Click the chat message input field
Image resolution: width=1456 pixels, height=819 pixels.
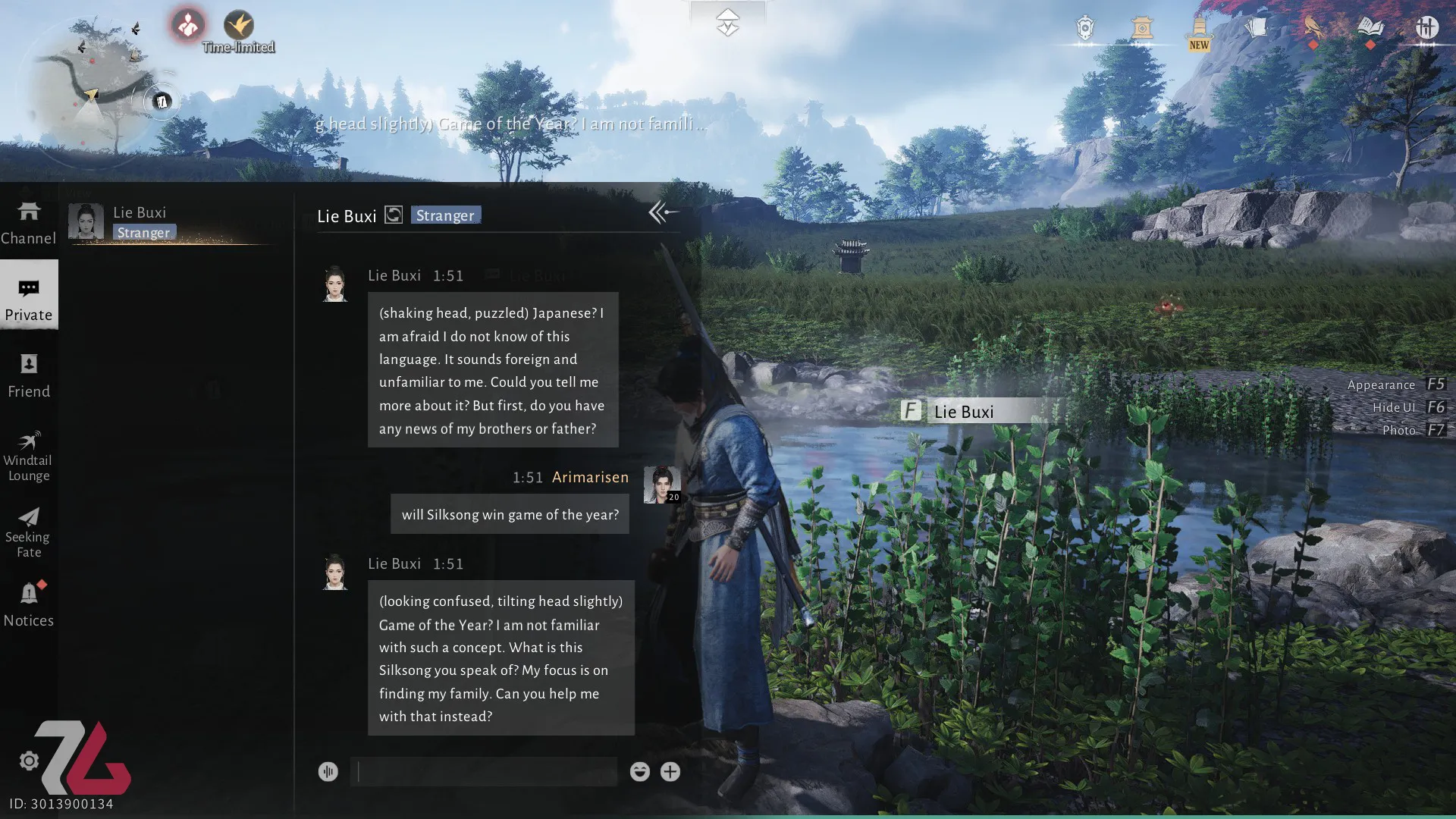[x=485, y=772]
